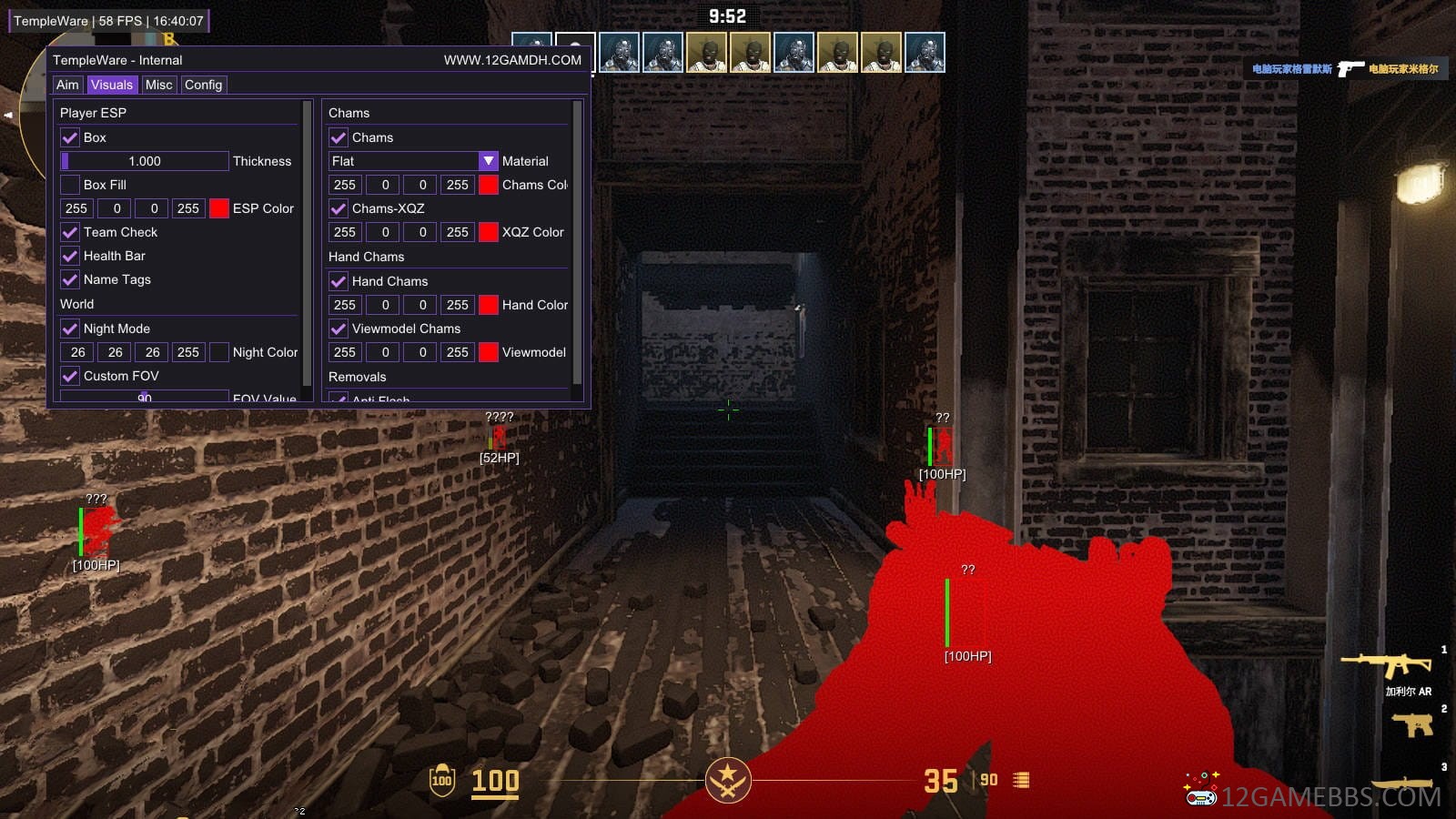Click the ESP Color red swatch
Viewport: 1456px width, 819px height.
pos(219,208)
